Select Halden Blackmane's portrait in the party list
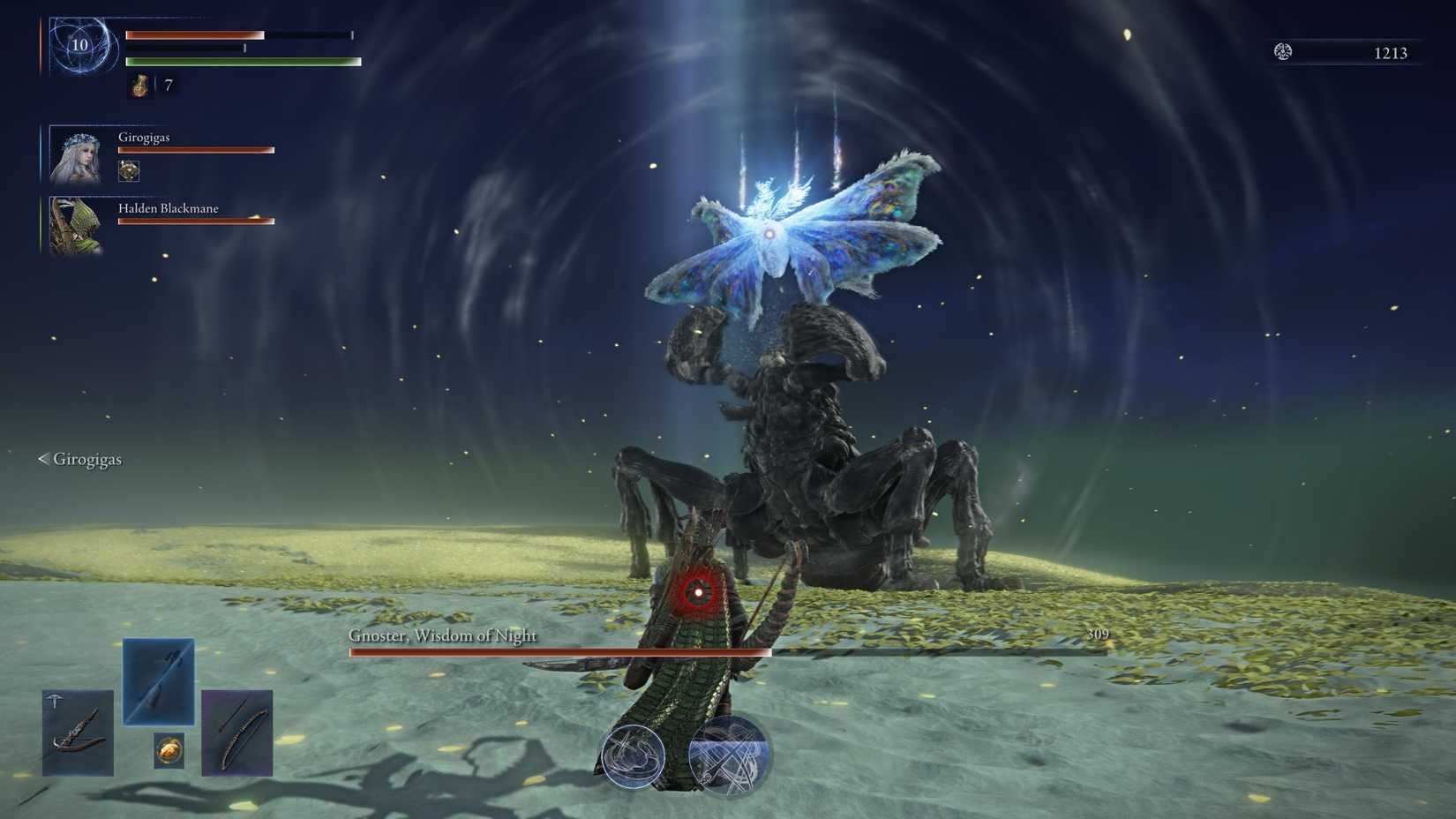Viewport: 1456px width, 819px height. click(74, 225)
